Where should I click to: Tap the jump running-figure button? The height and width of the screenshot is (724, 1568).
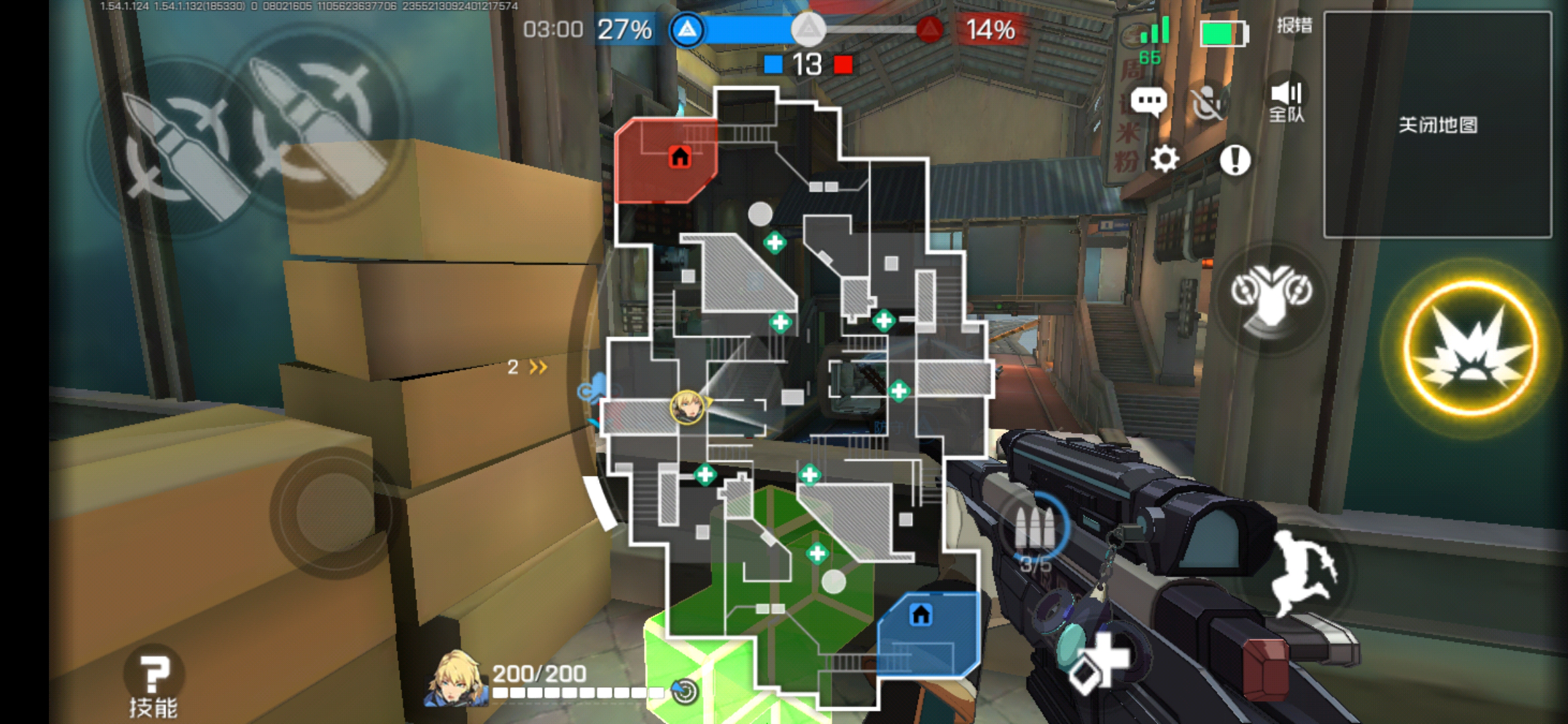[1303, 572]
